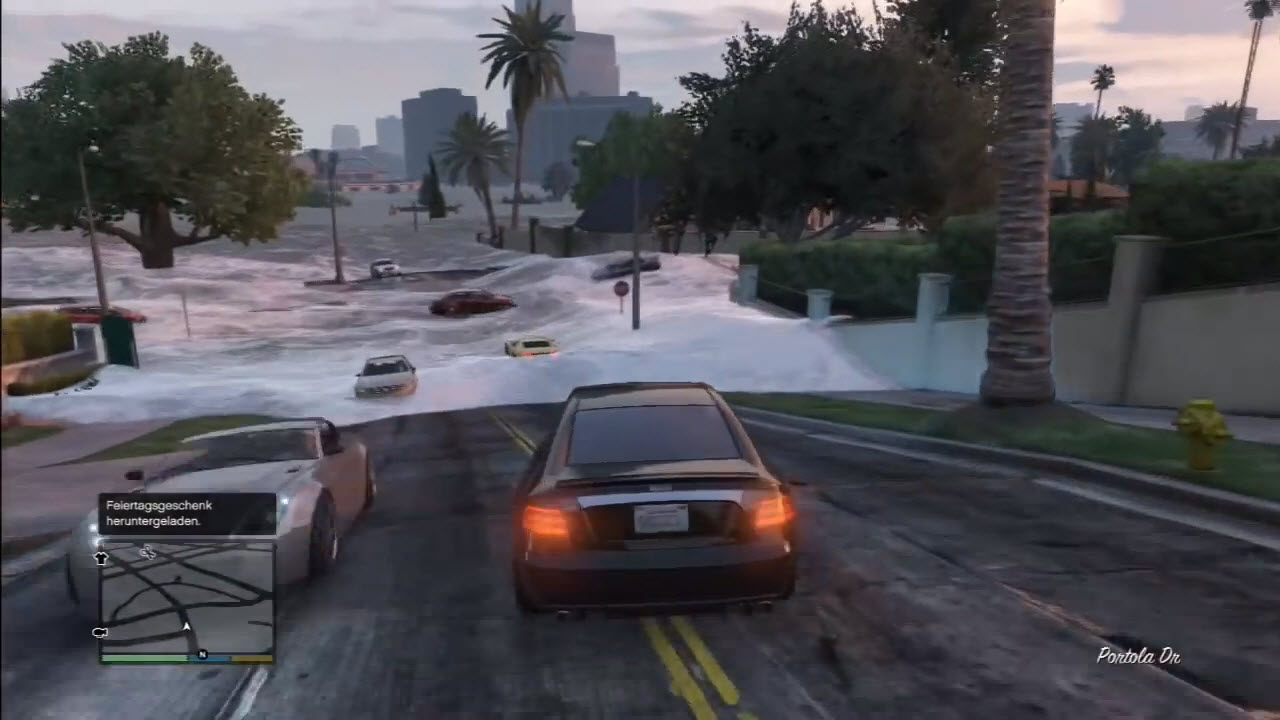Select the barber scissors icon on the minimap
Screen dimensions: 1280x720
coord(147,552)
